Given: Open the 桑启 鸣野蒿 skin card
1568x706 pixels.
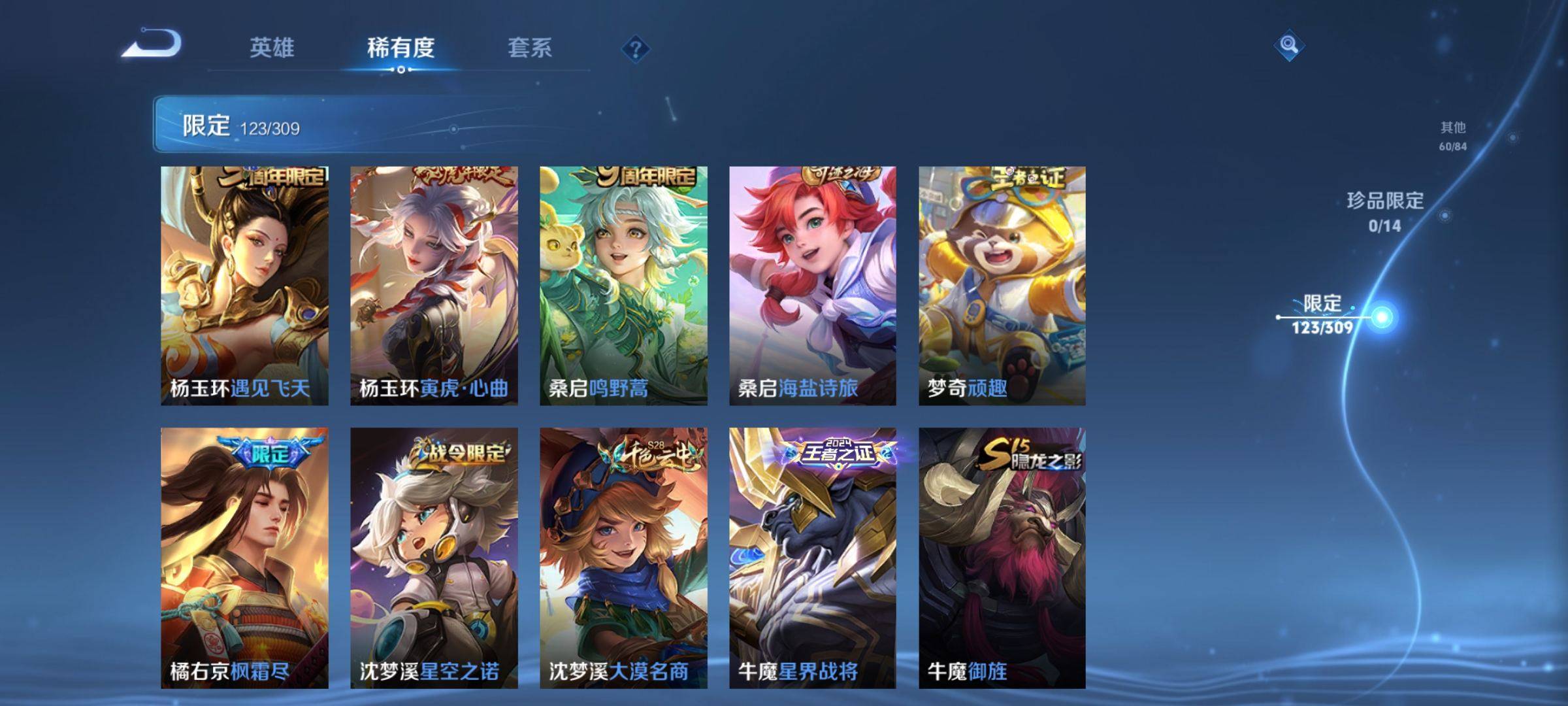Looking at the screenshot, I should pos(623,286).
